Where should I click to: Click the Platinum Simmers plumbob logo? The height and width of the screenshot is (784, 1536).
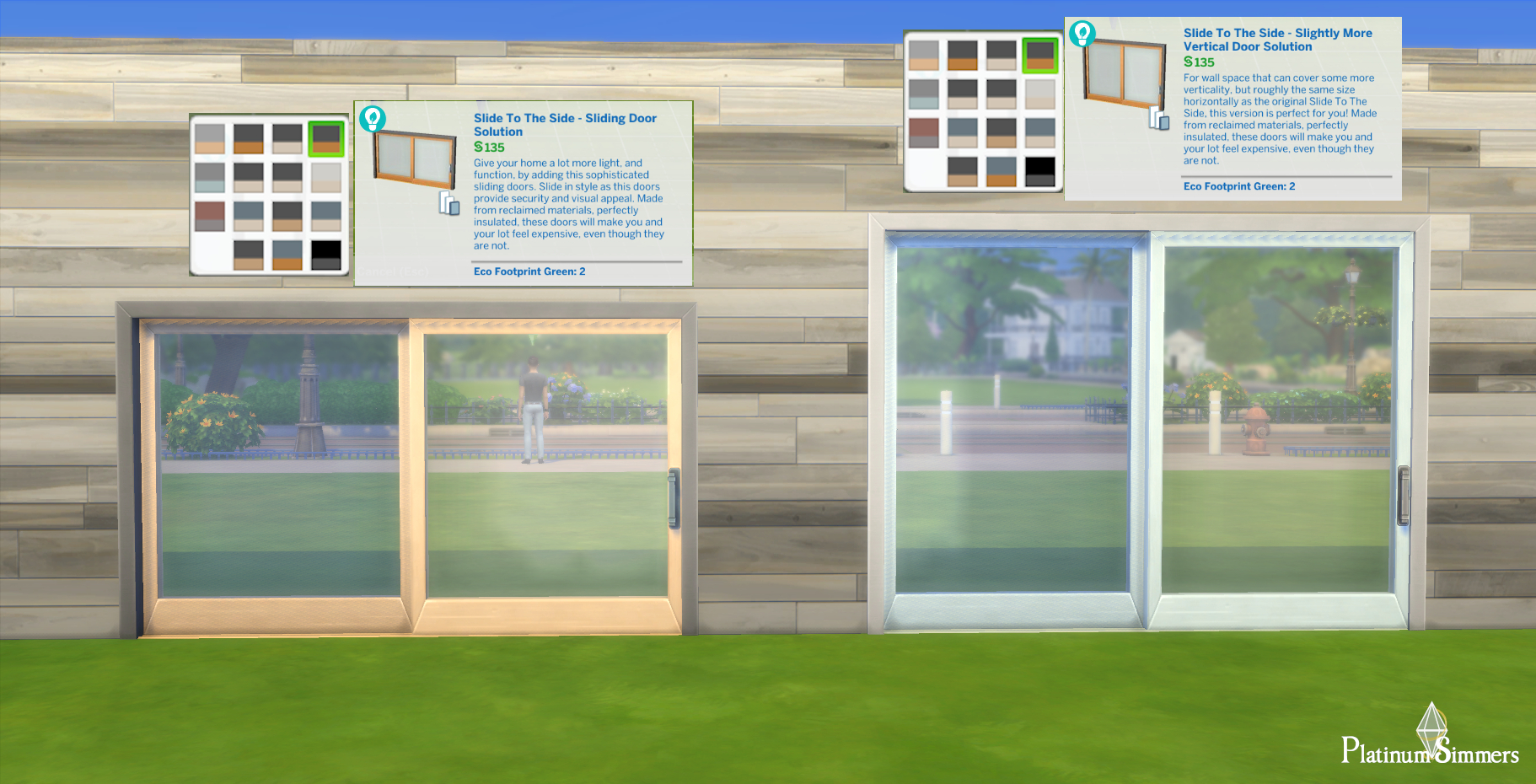coord(1434,729)
